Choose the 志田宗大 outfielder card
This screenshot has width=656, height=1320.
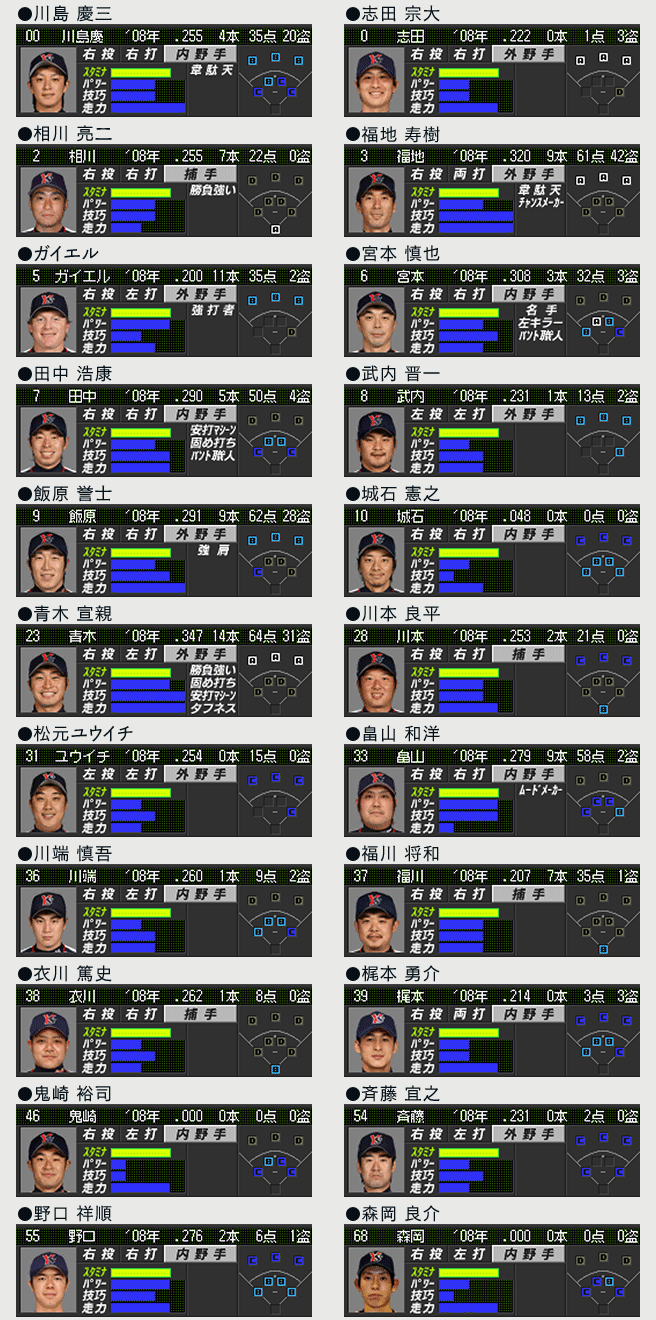[x=492, y=72]
